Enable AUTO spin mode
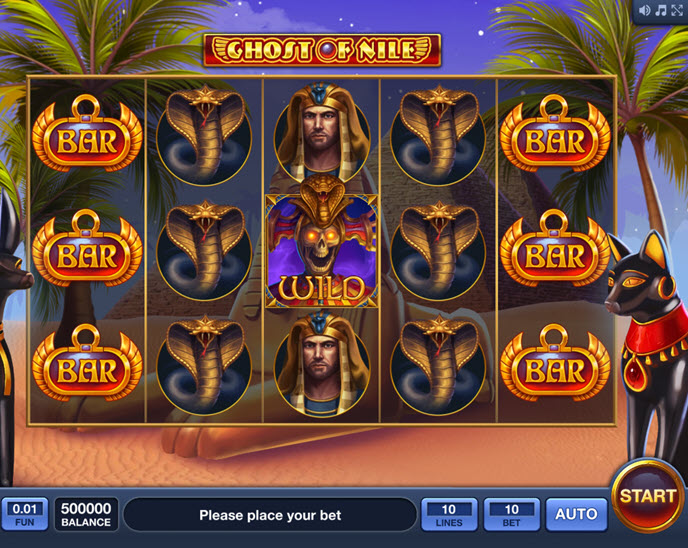The image size is (688, 548). [576, 514]
